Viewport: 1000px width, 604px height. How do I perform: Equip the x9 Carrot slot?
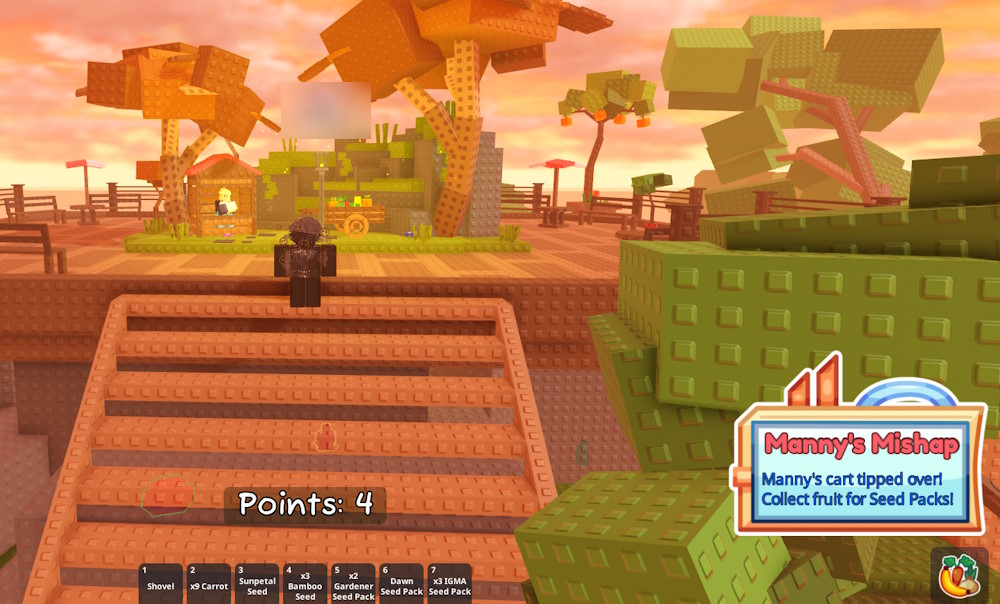[209, 584]
